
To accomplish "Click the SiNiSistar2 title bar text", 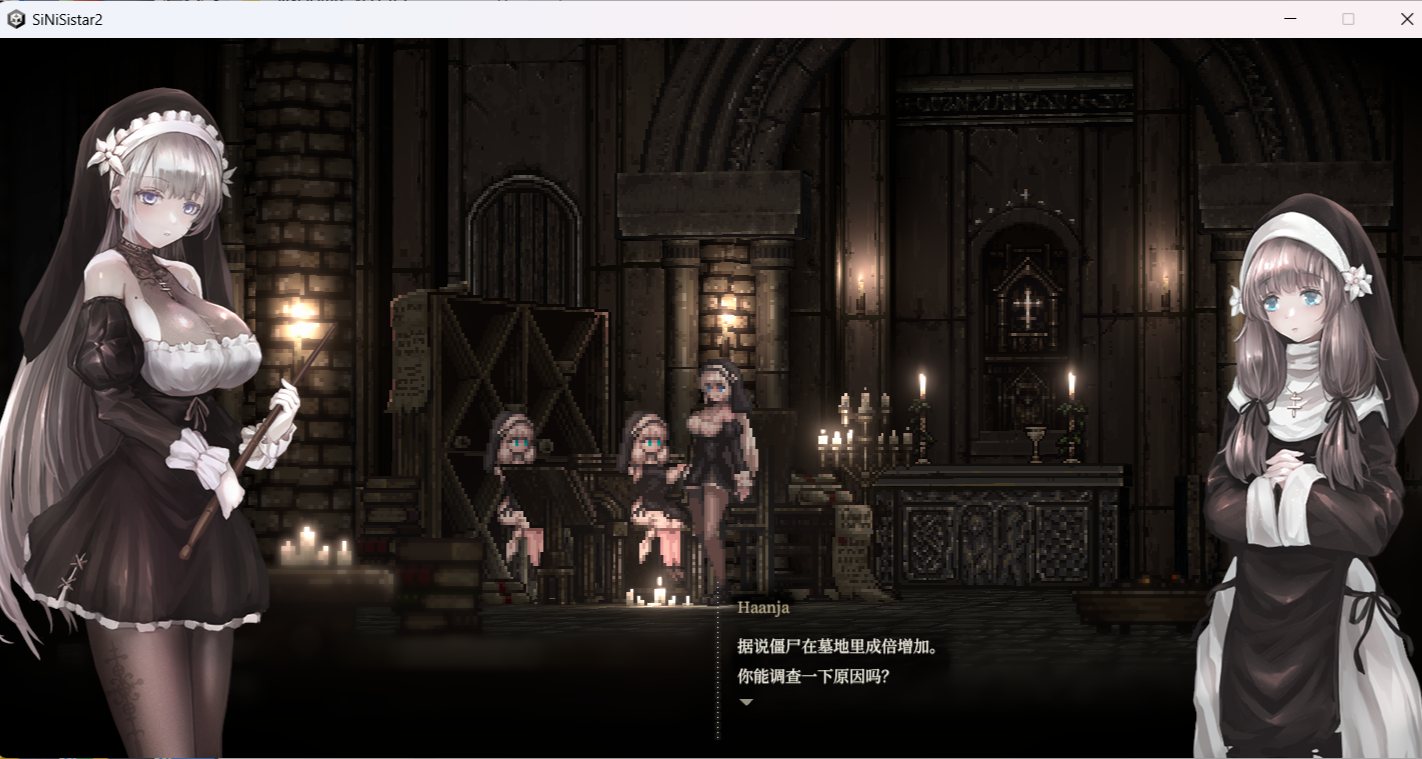I will click(65, 18).
